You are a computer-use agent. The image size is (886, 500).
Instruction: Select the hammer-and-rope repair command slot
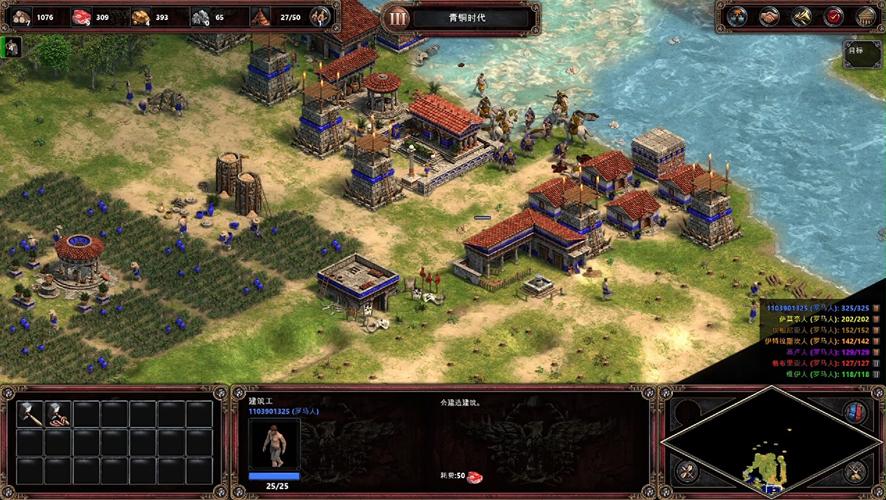(x=59, y=414)
